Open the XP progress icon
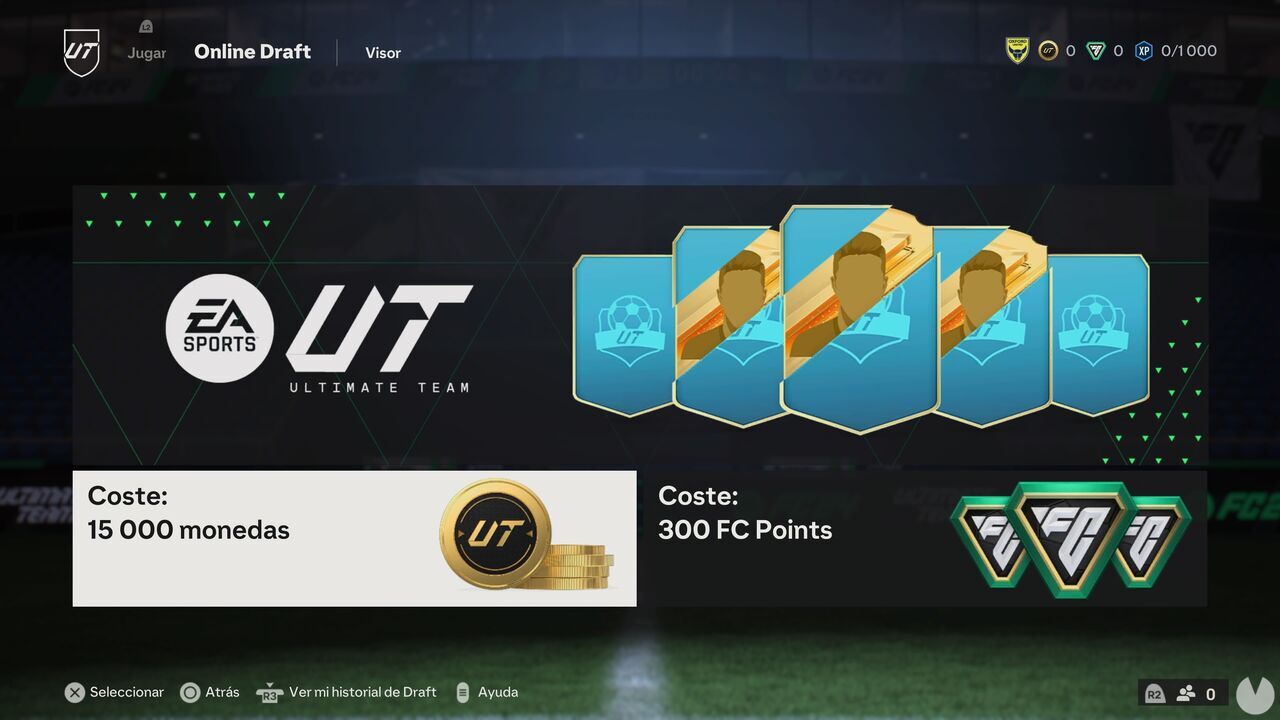Screen dimensions: 1280x720 (x=1143, y=50)
